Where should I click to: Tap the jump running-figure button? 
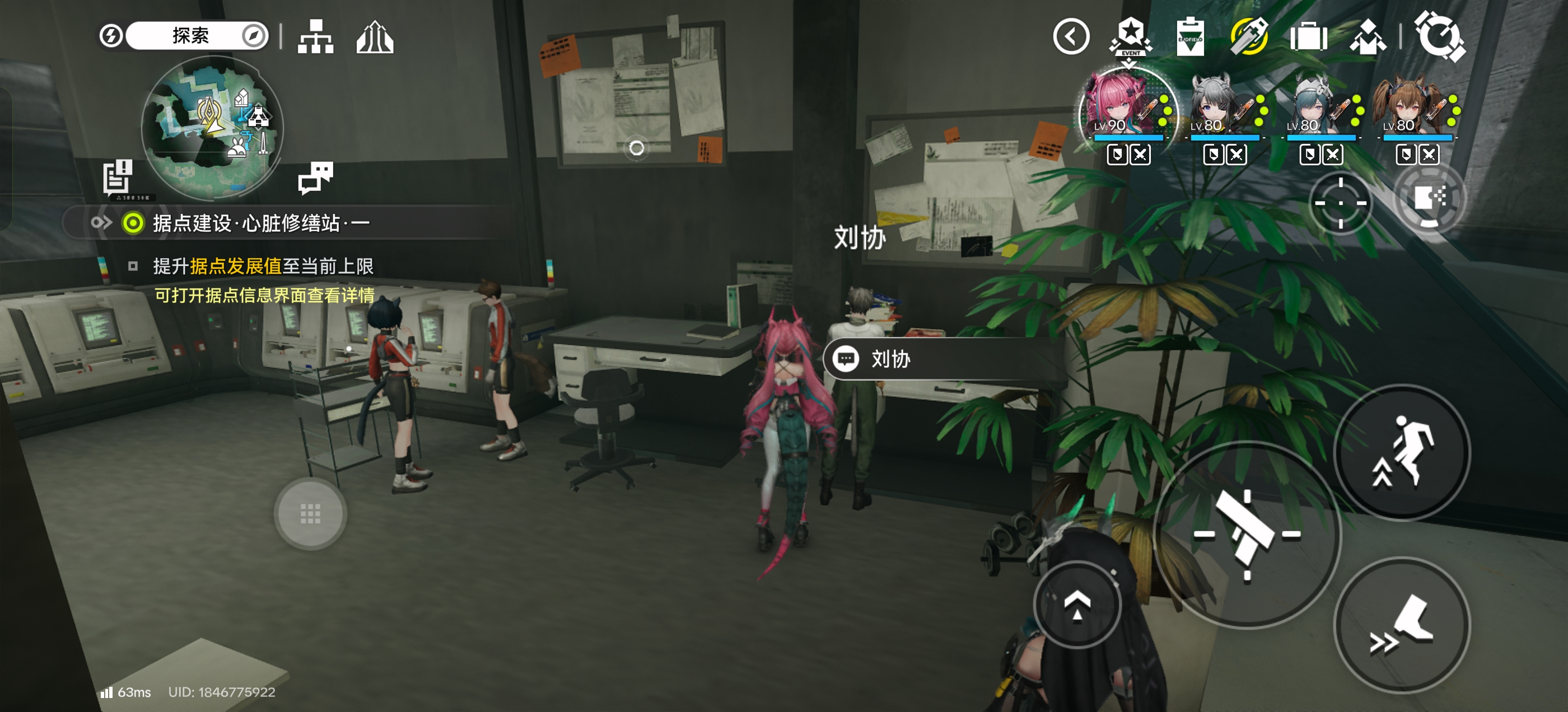point(1402,452)
